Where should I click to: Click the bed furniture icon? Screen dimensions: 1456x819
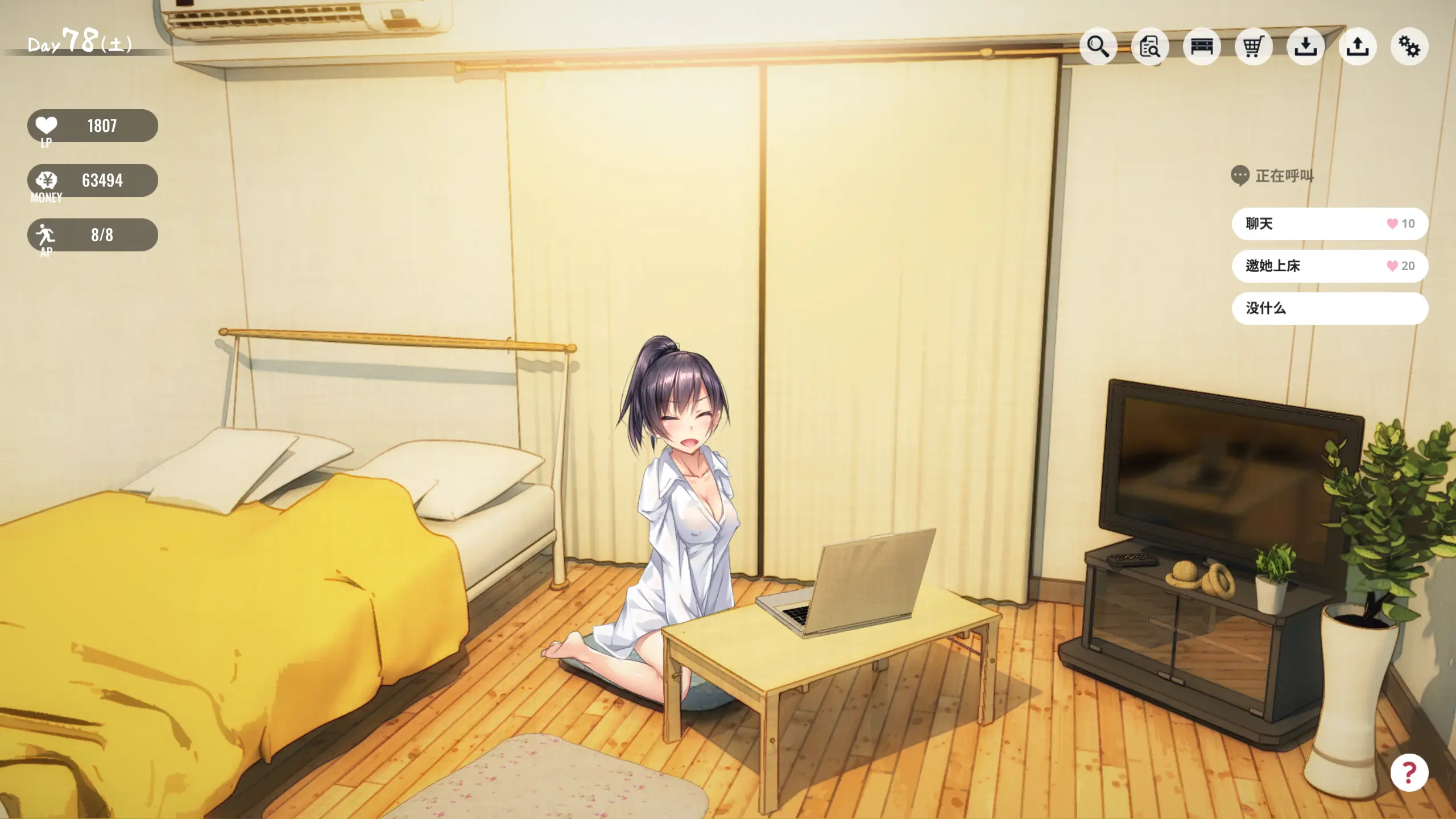coord(1201,46)
